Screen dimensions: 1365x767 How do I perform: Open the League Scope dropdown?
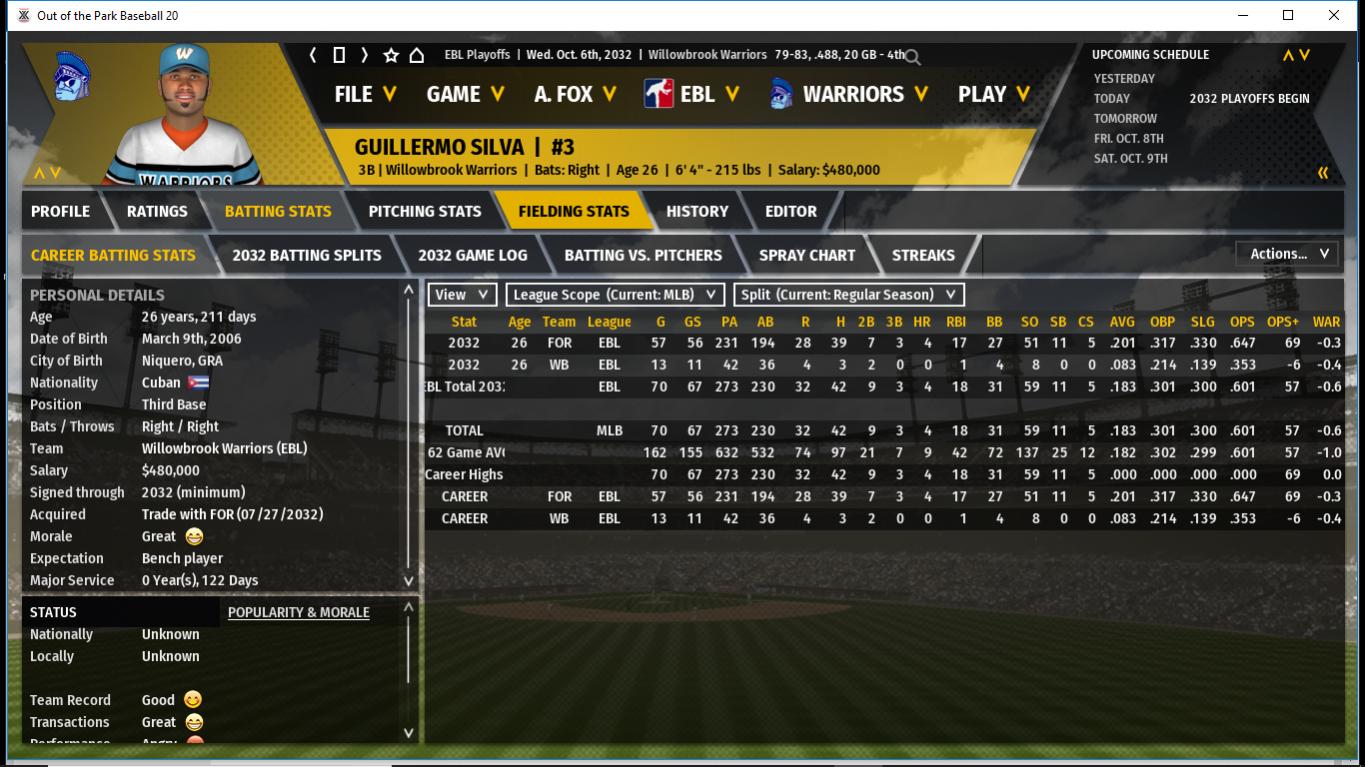click(x=615, y=295)
